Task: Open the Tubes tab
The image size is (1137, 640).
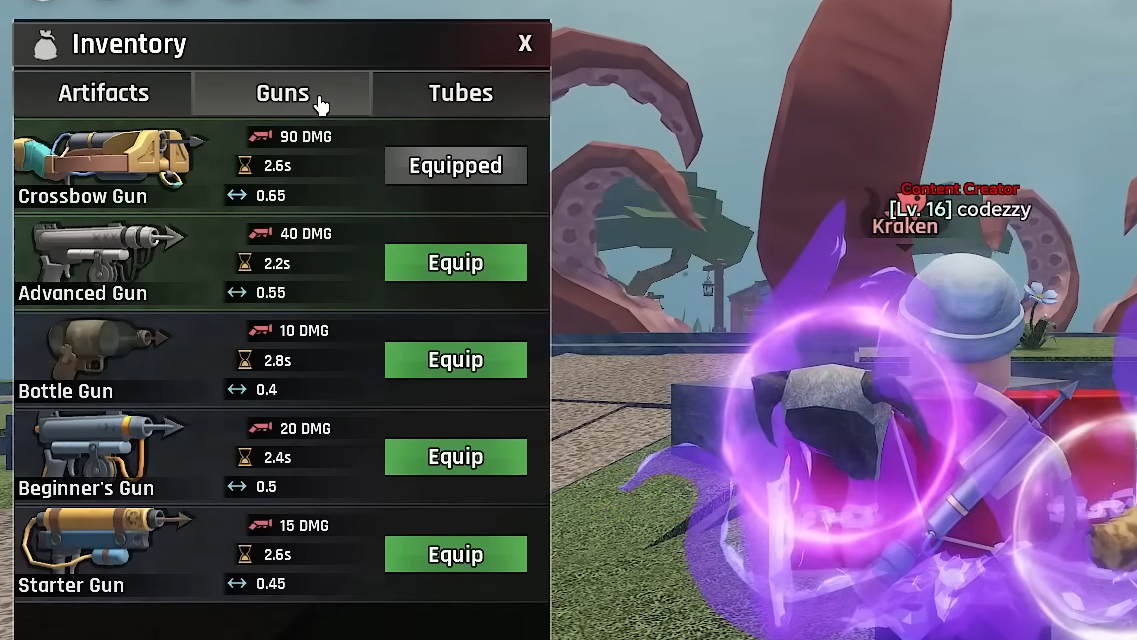Action: pyautogui.click(x=460, y=93)
